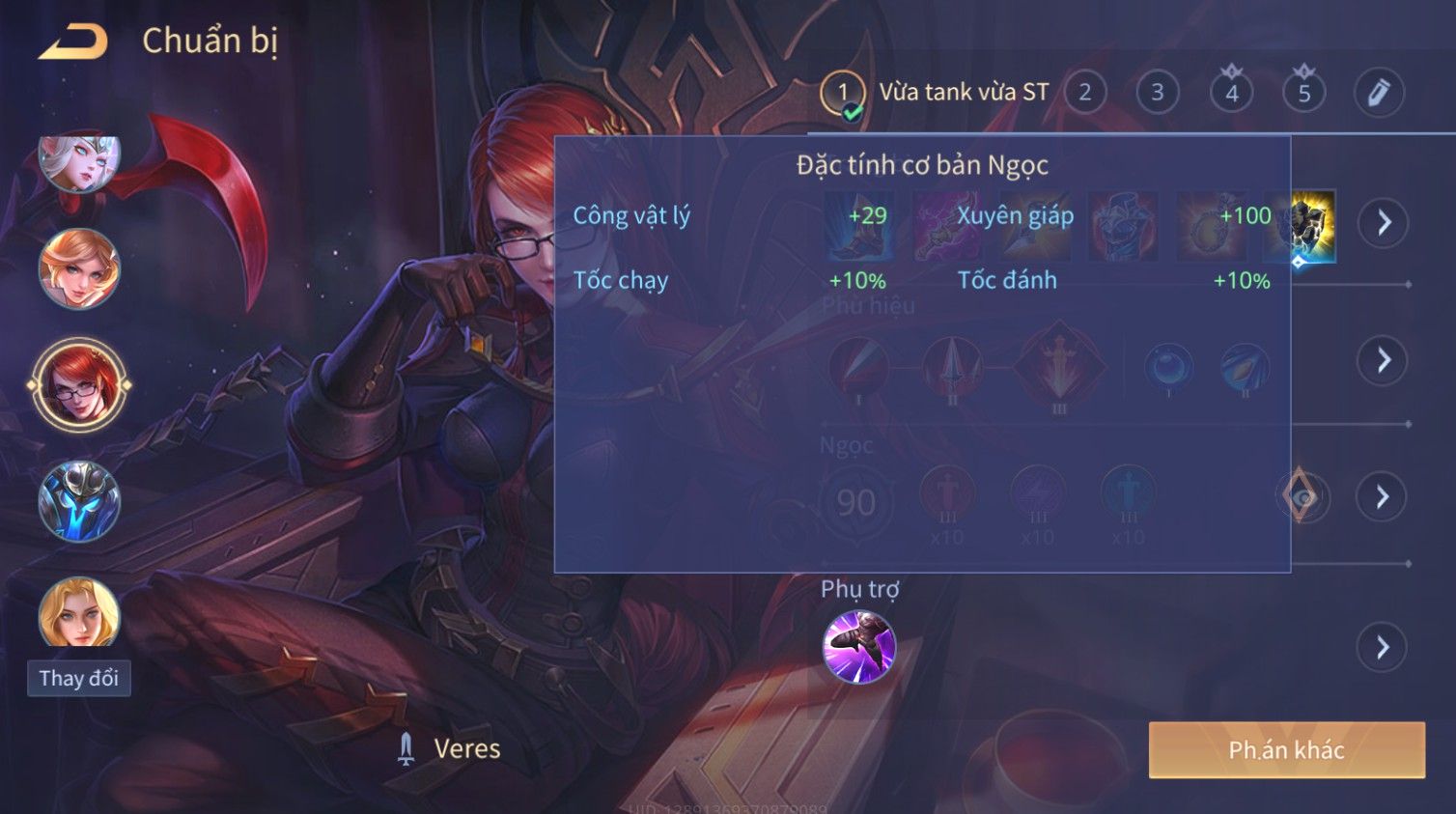1456x814 pixels.
Task: Choose the blonde hero portrait
Action: 79,612
